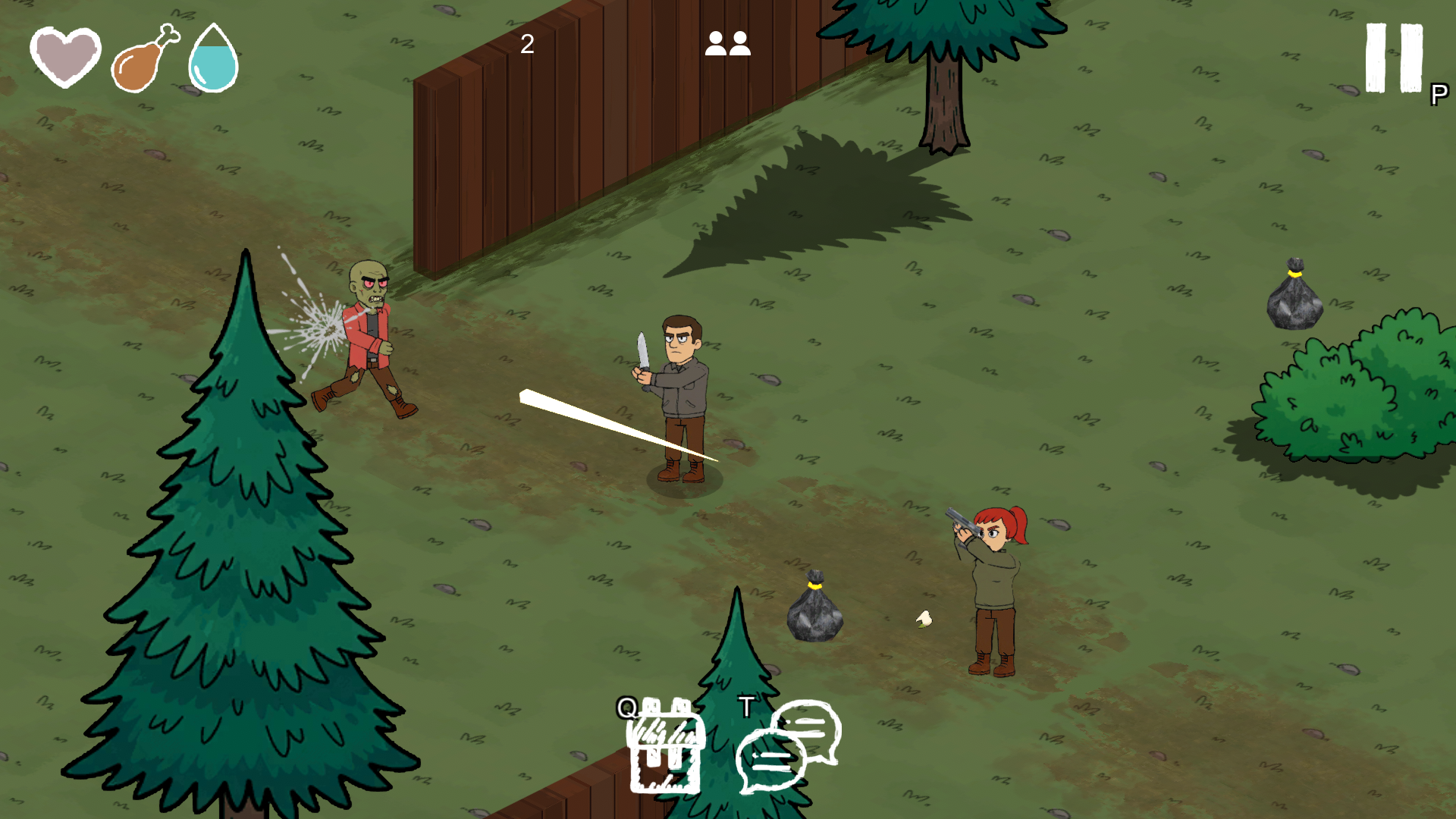Open the survivors panel with the two-people icon
This screenshot has width=1456, height=819.
[x=727, y=44]
